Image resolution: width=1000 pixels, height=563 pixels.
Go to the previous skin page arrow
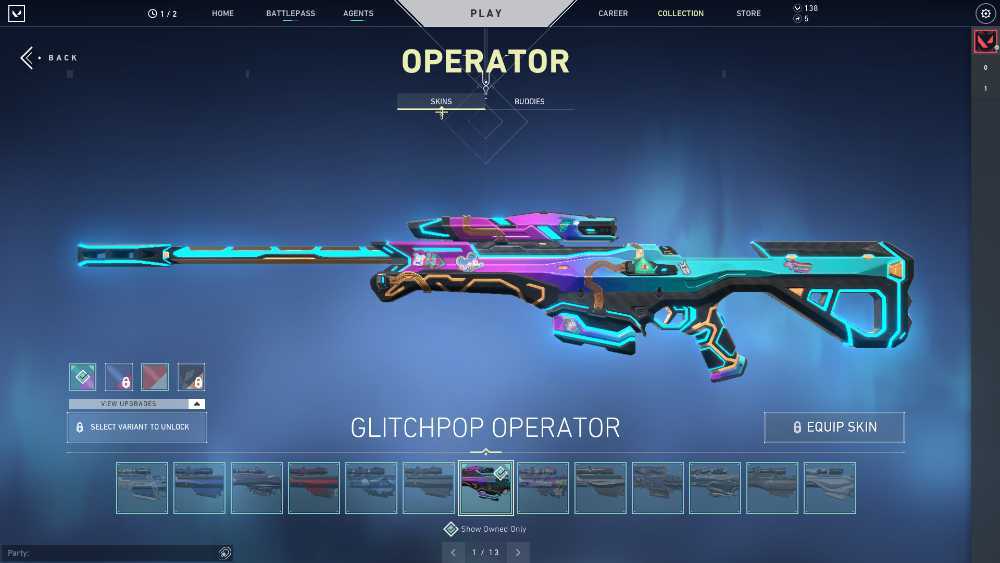453,552
